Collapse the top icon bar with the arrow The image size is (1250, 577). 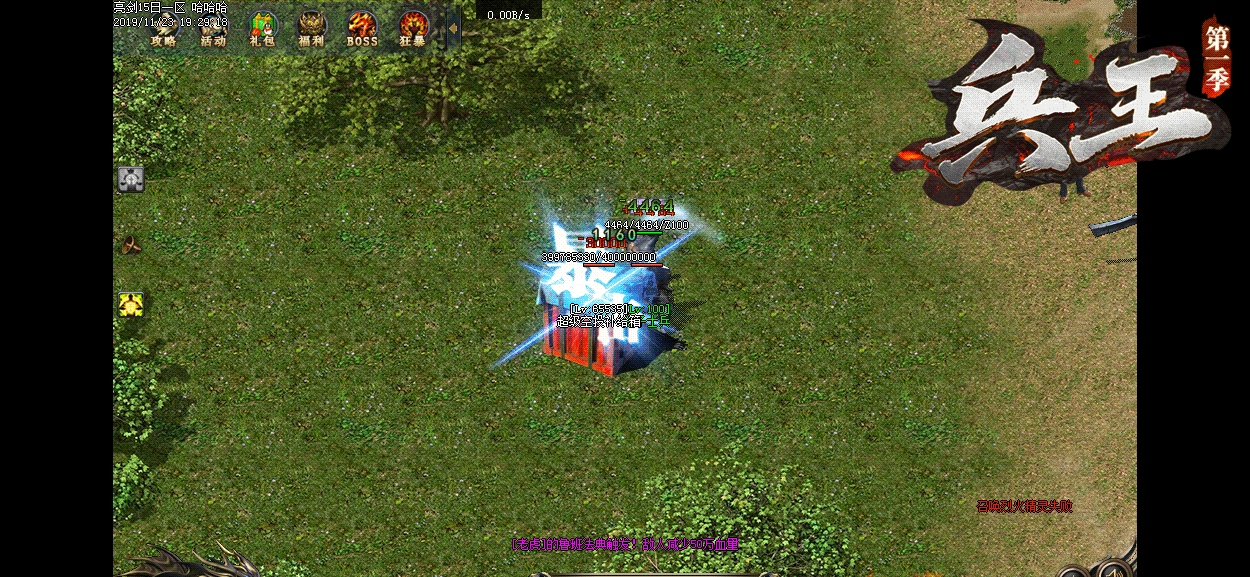453,29
